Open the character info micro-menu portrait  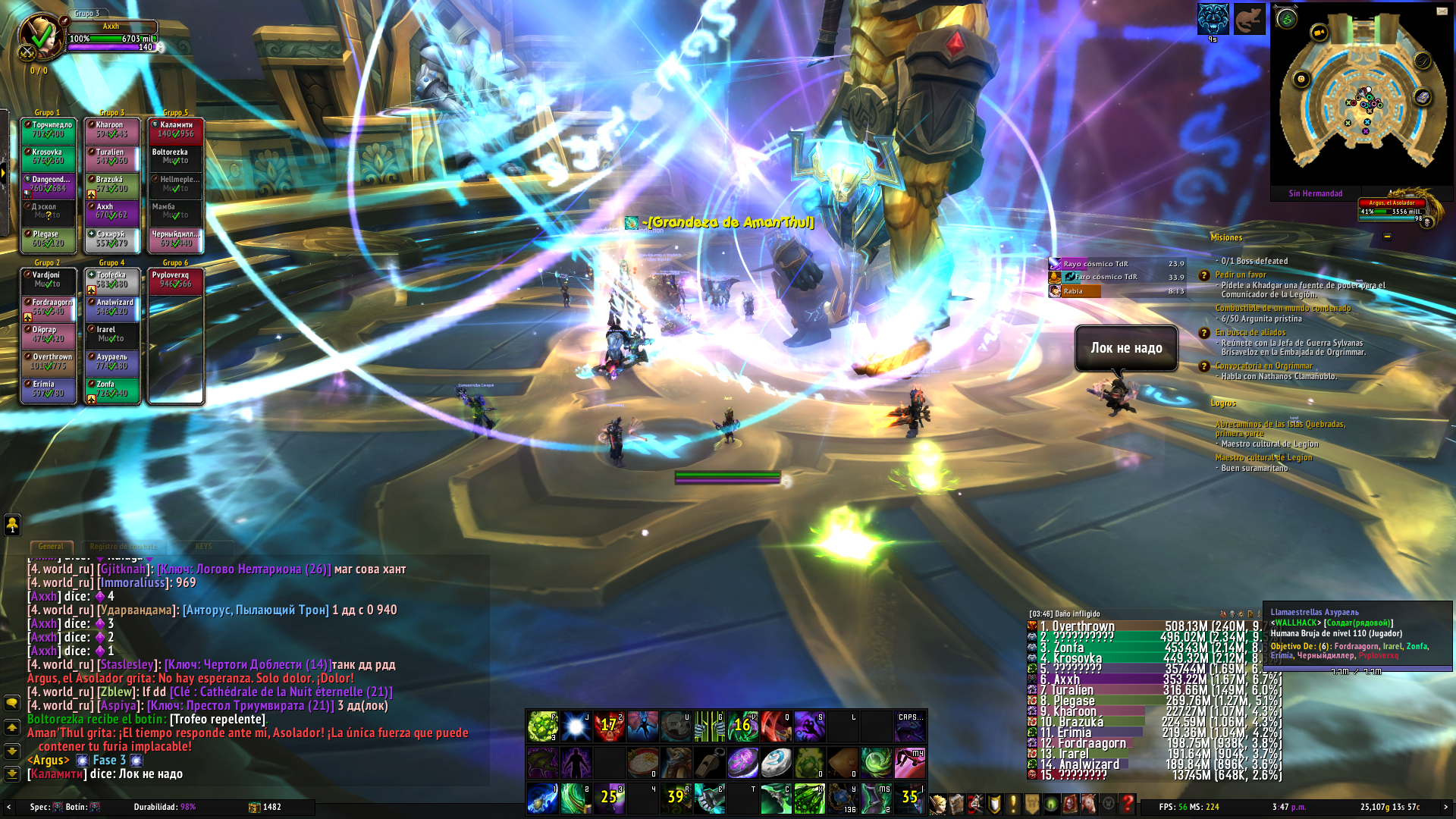tap(938, 803)
